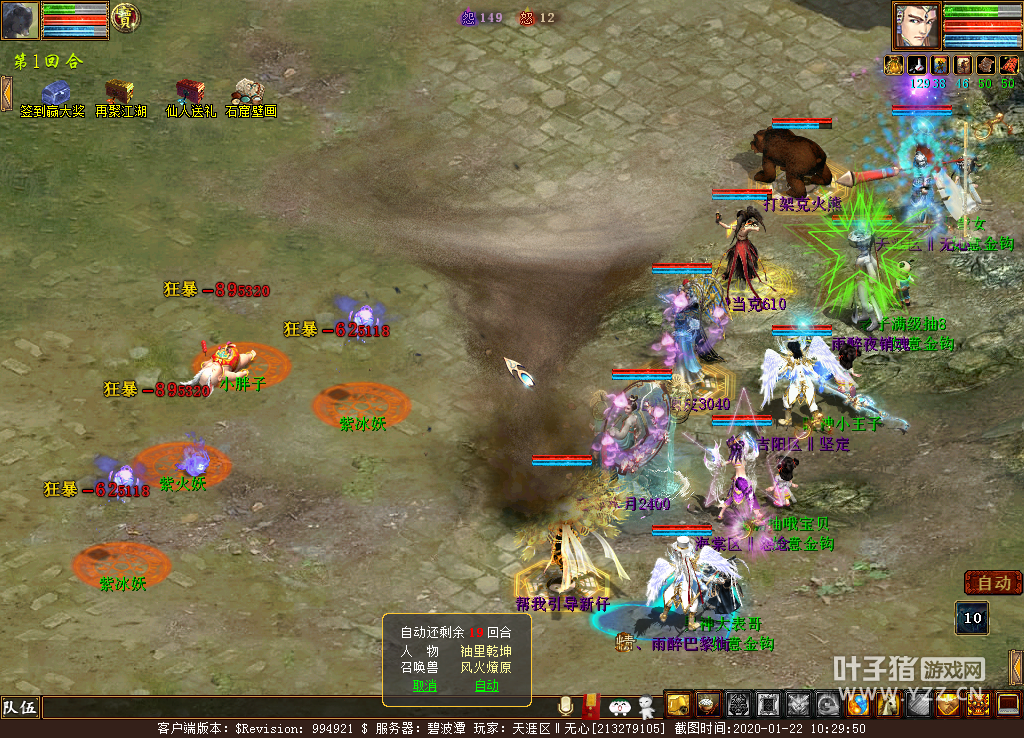
Task: Use the golden pouch buff icon
Action: tap(893, 65)
